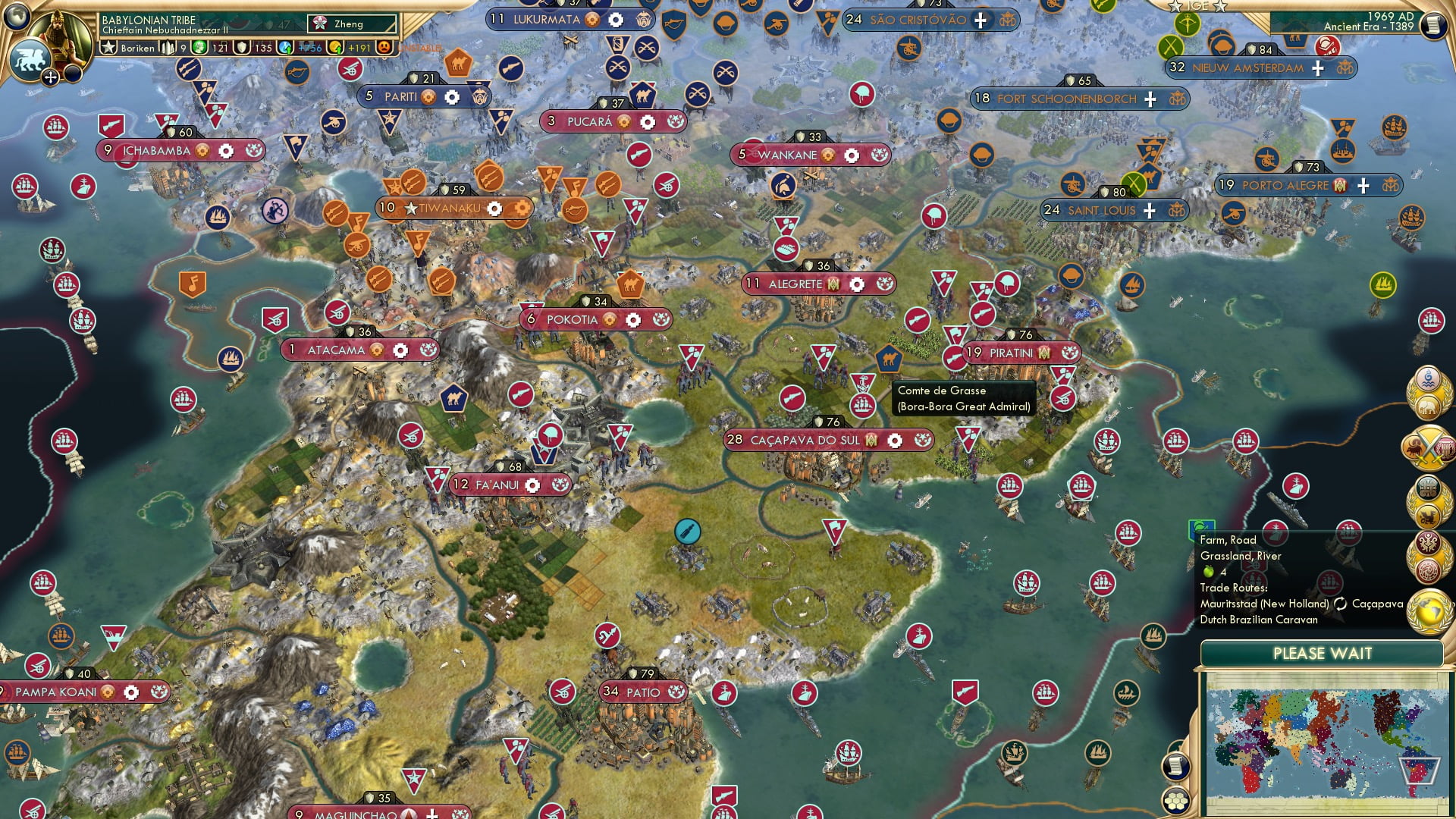Click the unhappiness red face icon in top bar

click(x=384, y=48)
